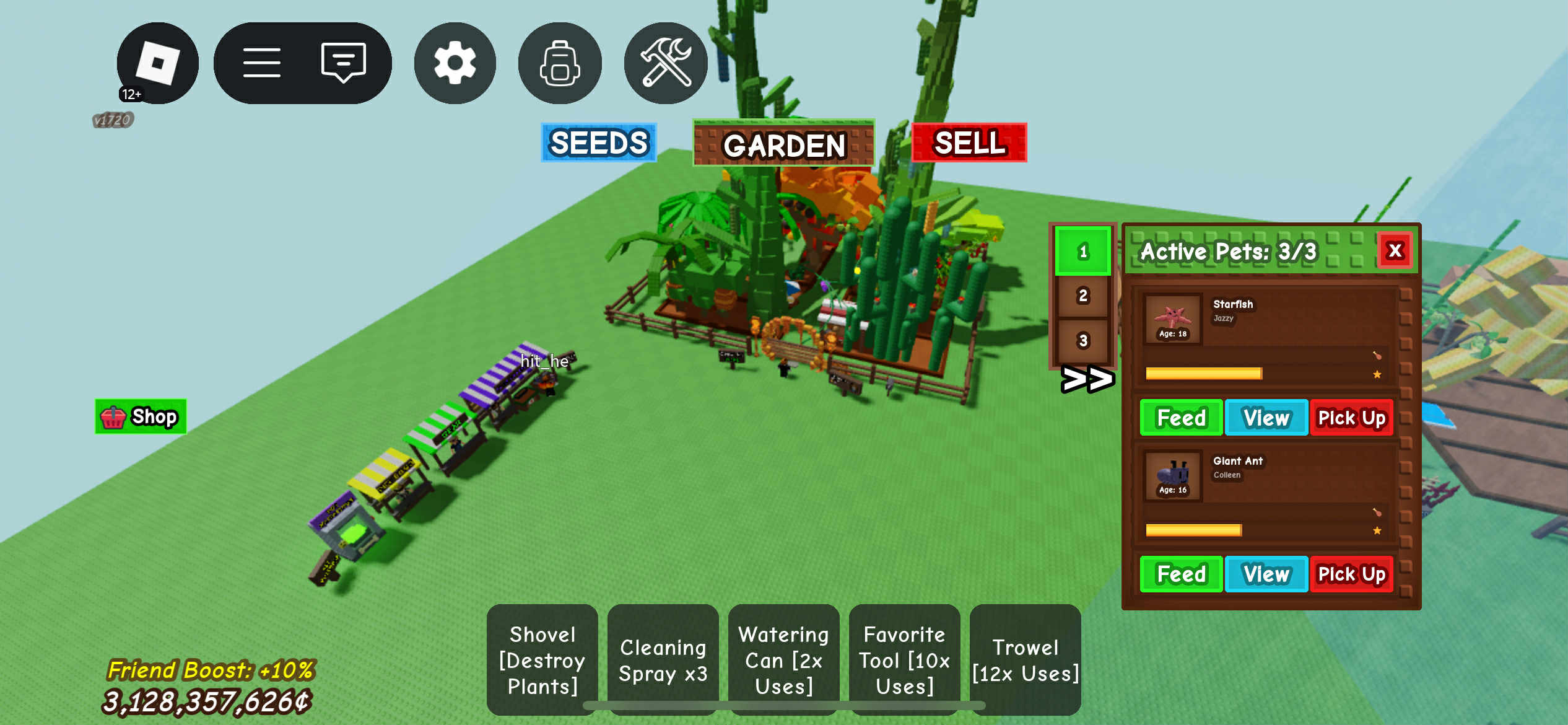Select the Shovel hotbar slot
The width and height of the screenshot is (1568, 725).
click(x=542, y=659)
